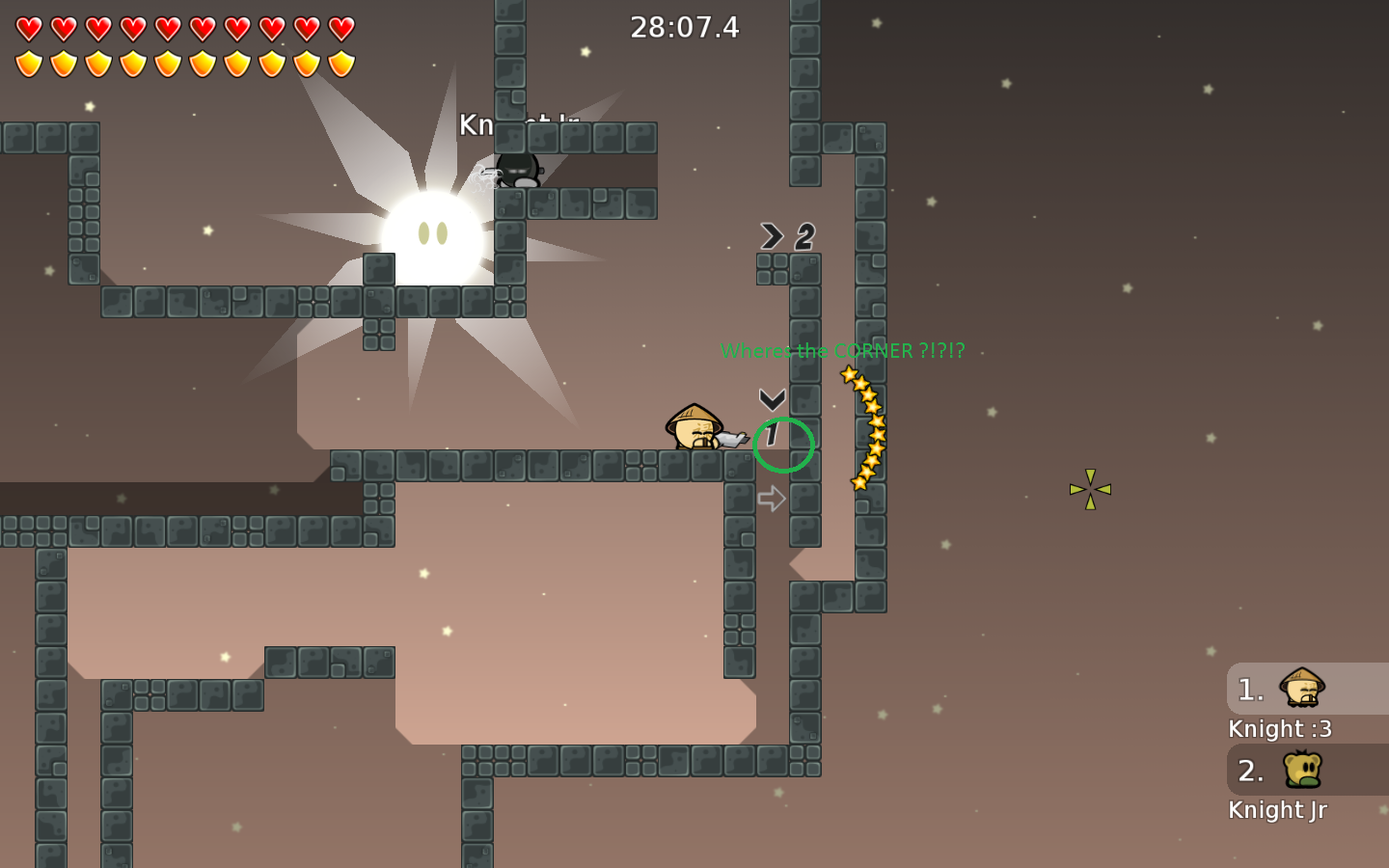Click the first red heart in the health bar

[28, 28]
